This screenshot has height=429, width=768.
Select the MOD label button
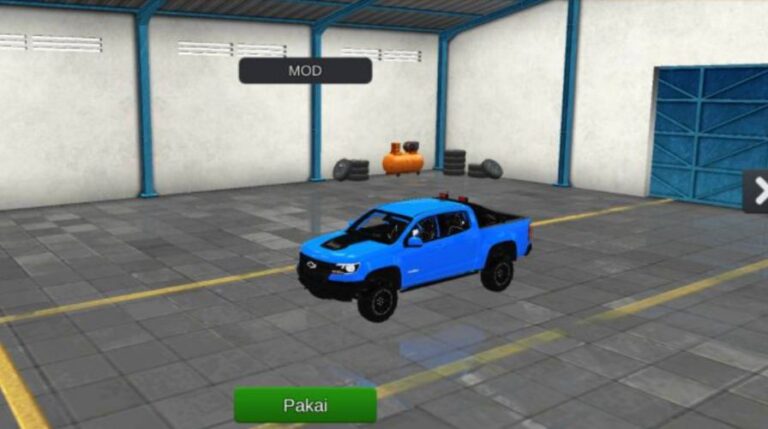coord(305,70)
